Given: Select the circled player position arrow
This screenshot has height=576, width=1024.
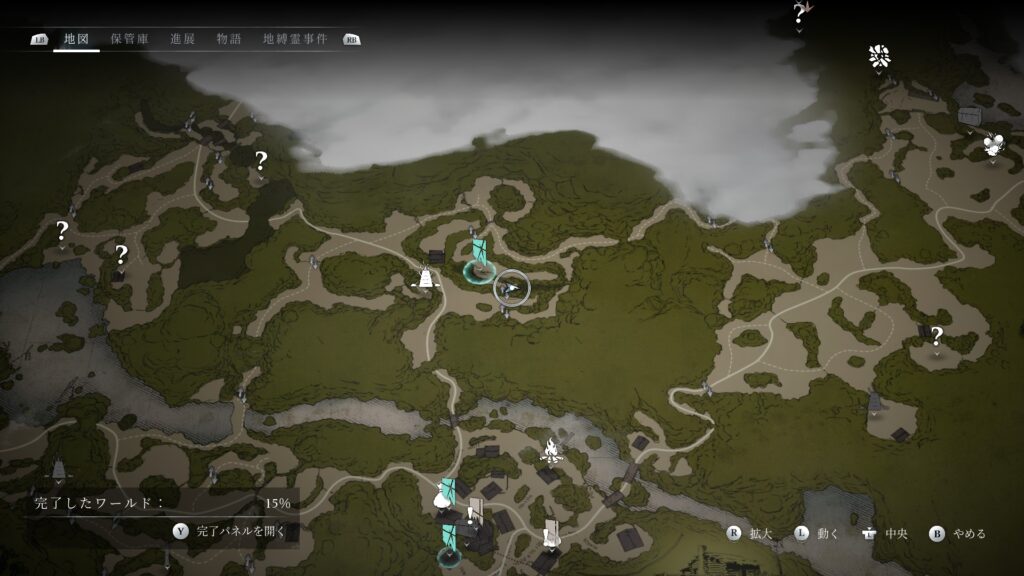Looking at the screenshot, I should click(x=512, y=288).
